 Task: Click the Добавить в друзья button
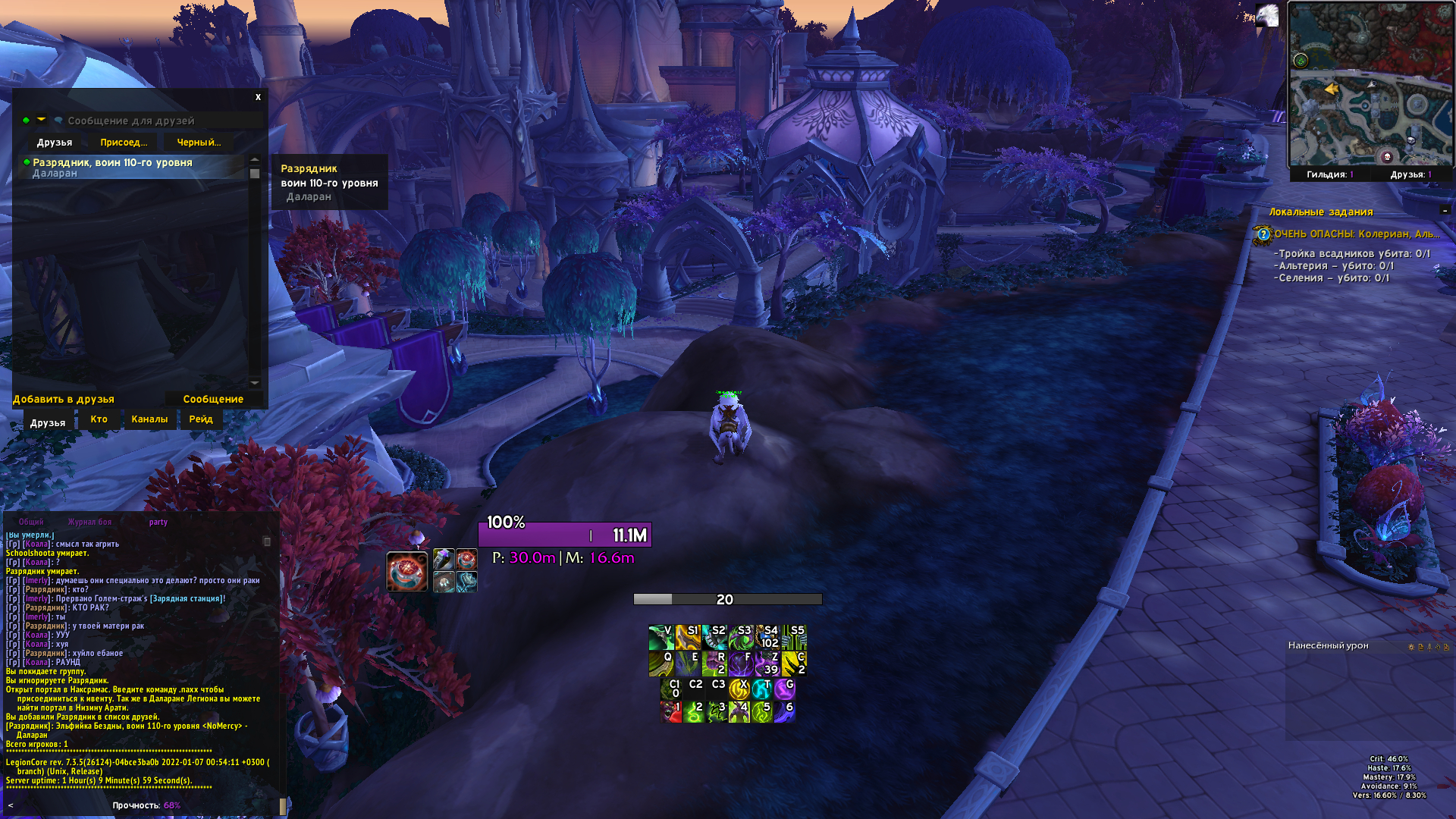pos(64,399)
